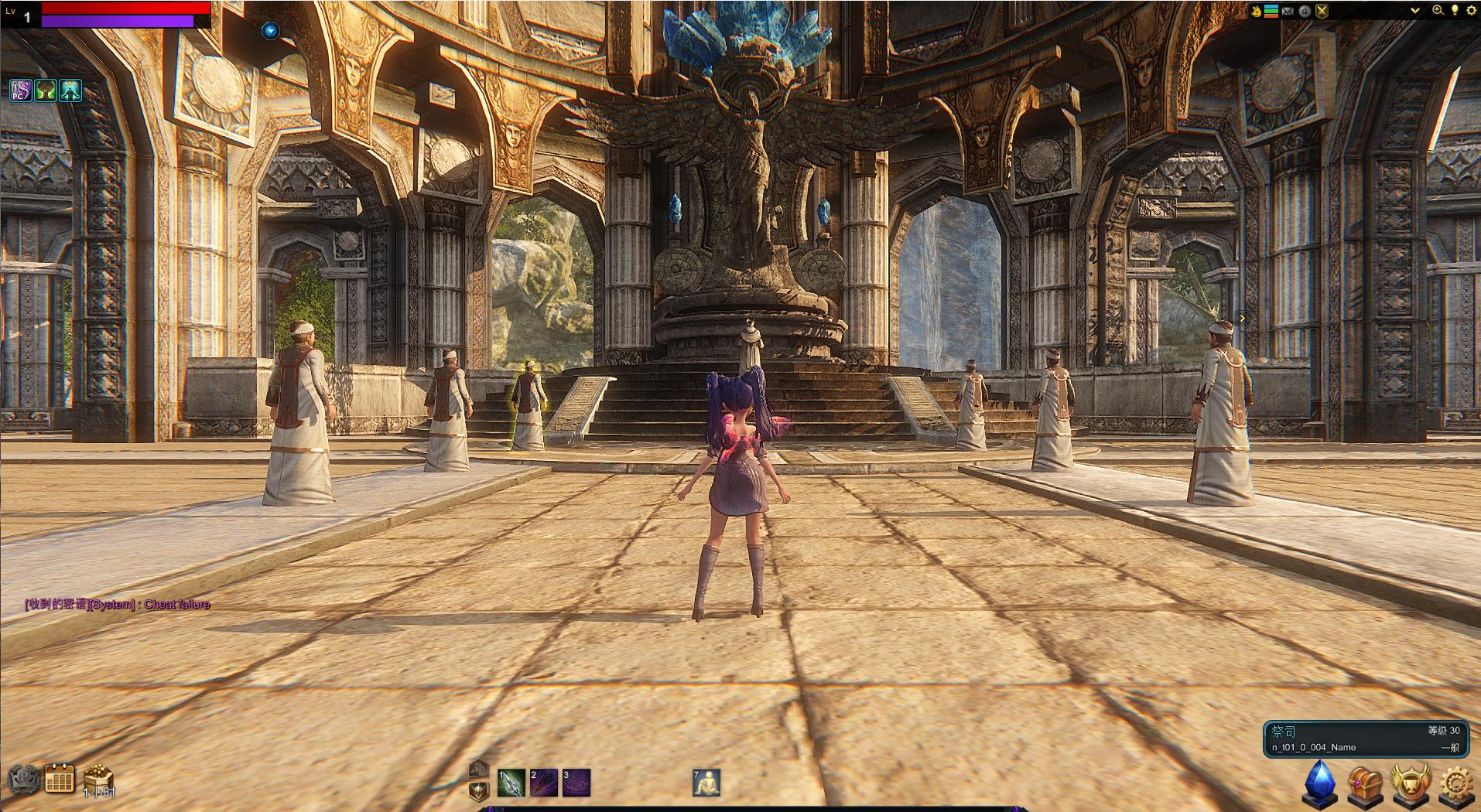Open the gold gift box labeled 1小时
This screenshot has width=1481, height=812.
coord(98,779)
